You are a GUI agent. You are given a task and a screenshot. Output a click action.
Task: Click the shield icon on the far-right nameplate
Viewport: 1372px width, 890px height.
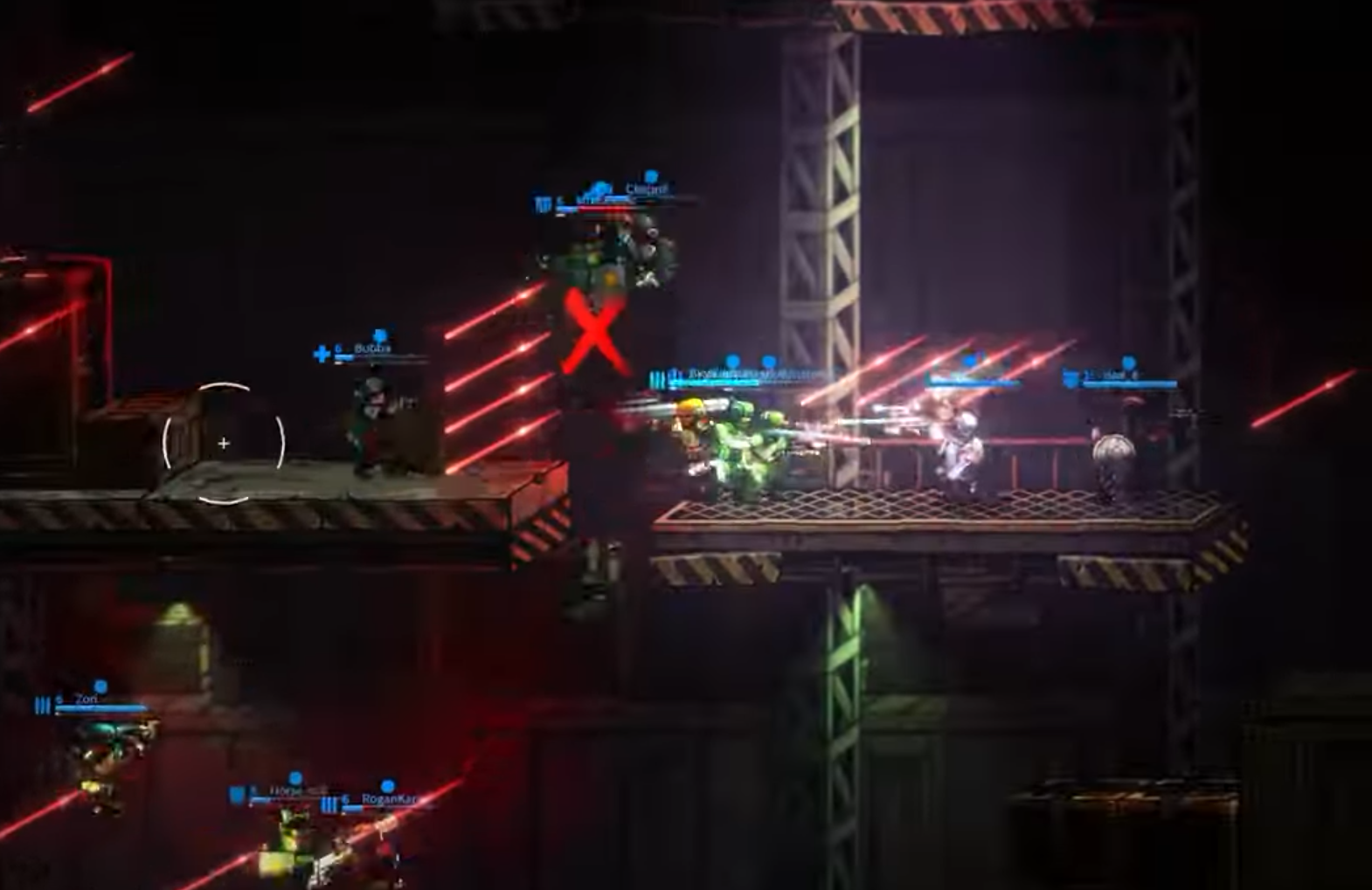click(1071, 378)
